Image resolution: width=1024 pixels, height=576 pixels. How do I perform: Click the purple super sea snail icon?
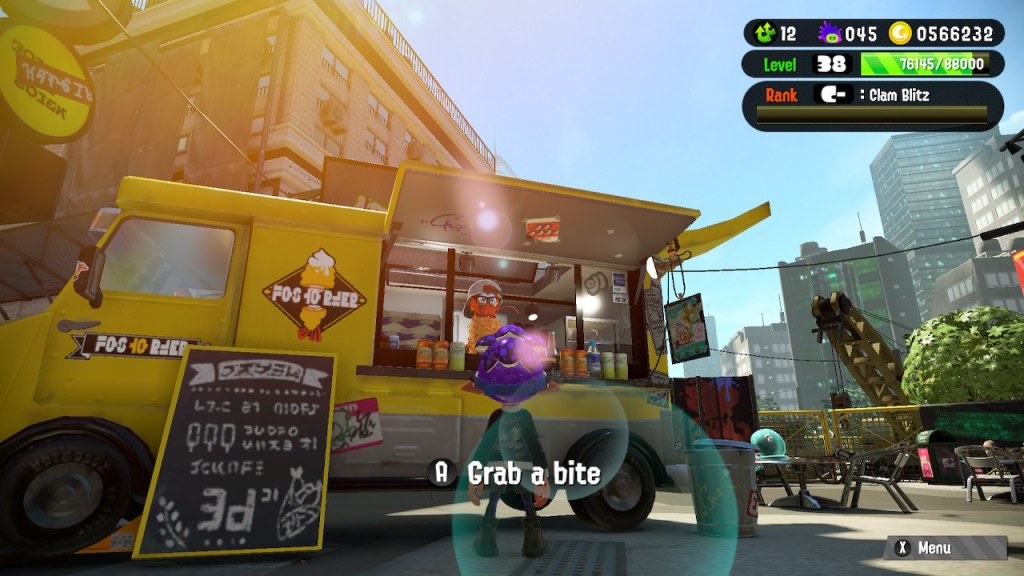click(829, 33)
